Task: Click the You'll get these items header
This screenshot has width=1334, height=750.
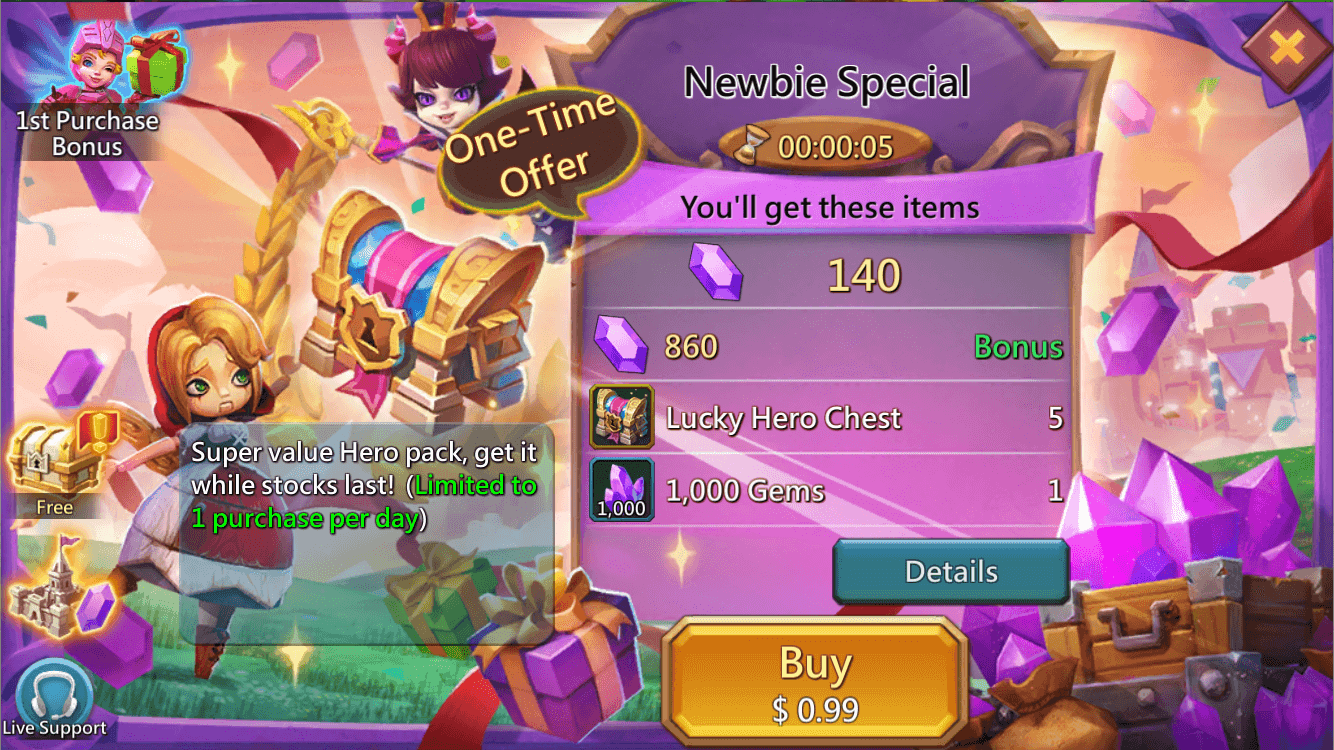Action: point(833,206)
